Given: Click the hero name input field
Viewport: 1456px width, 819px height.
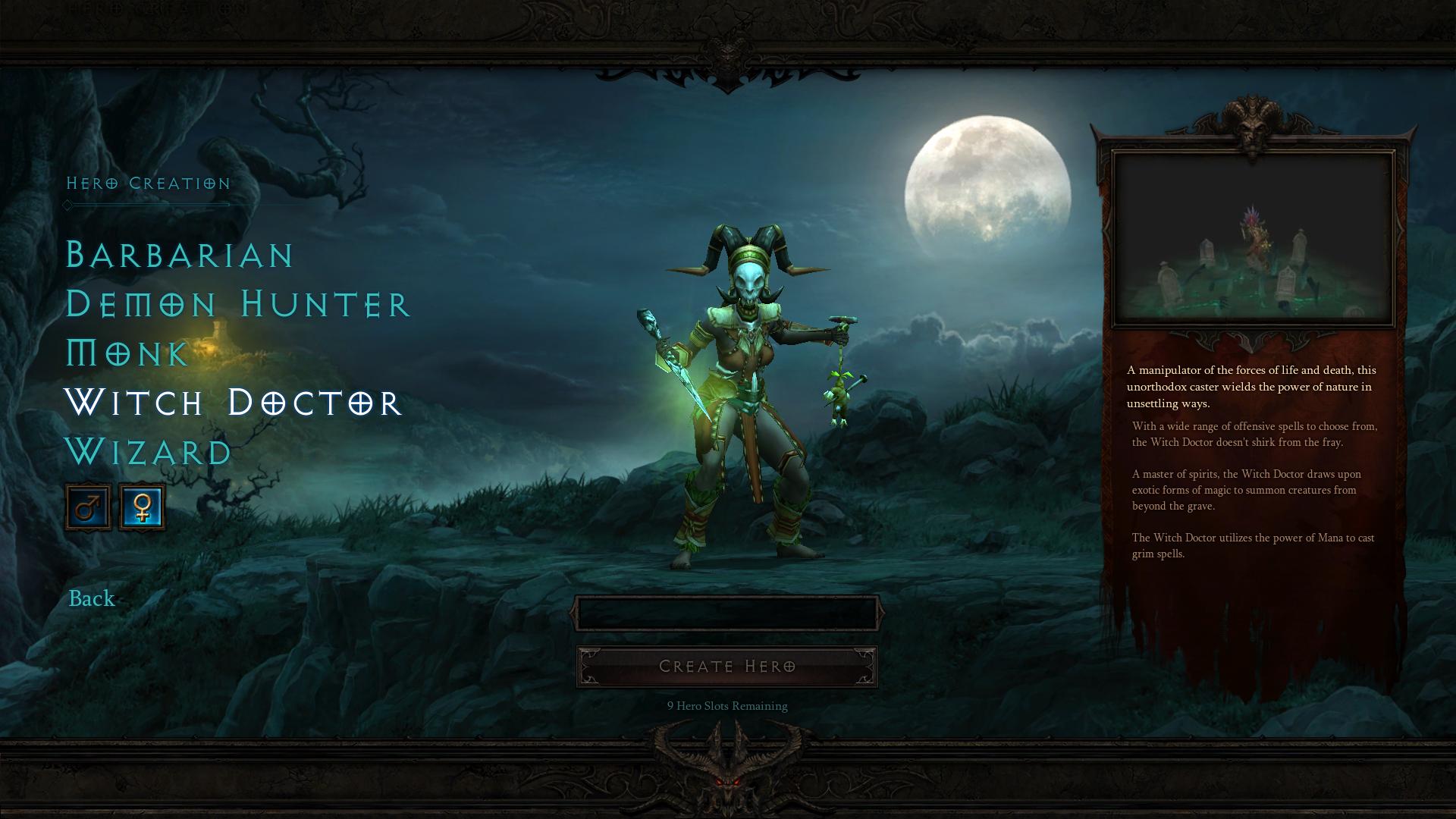Looking at the screenshot, I should [x=726, y=613].
